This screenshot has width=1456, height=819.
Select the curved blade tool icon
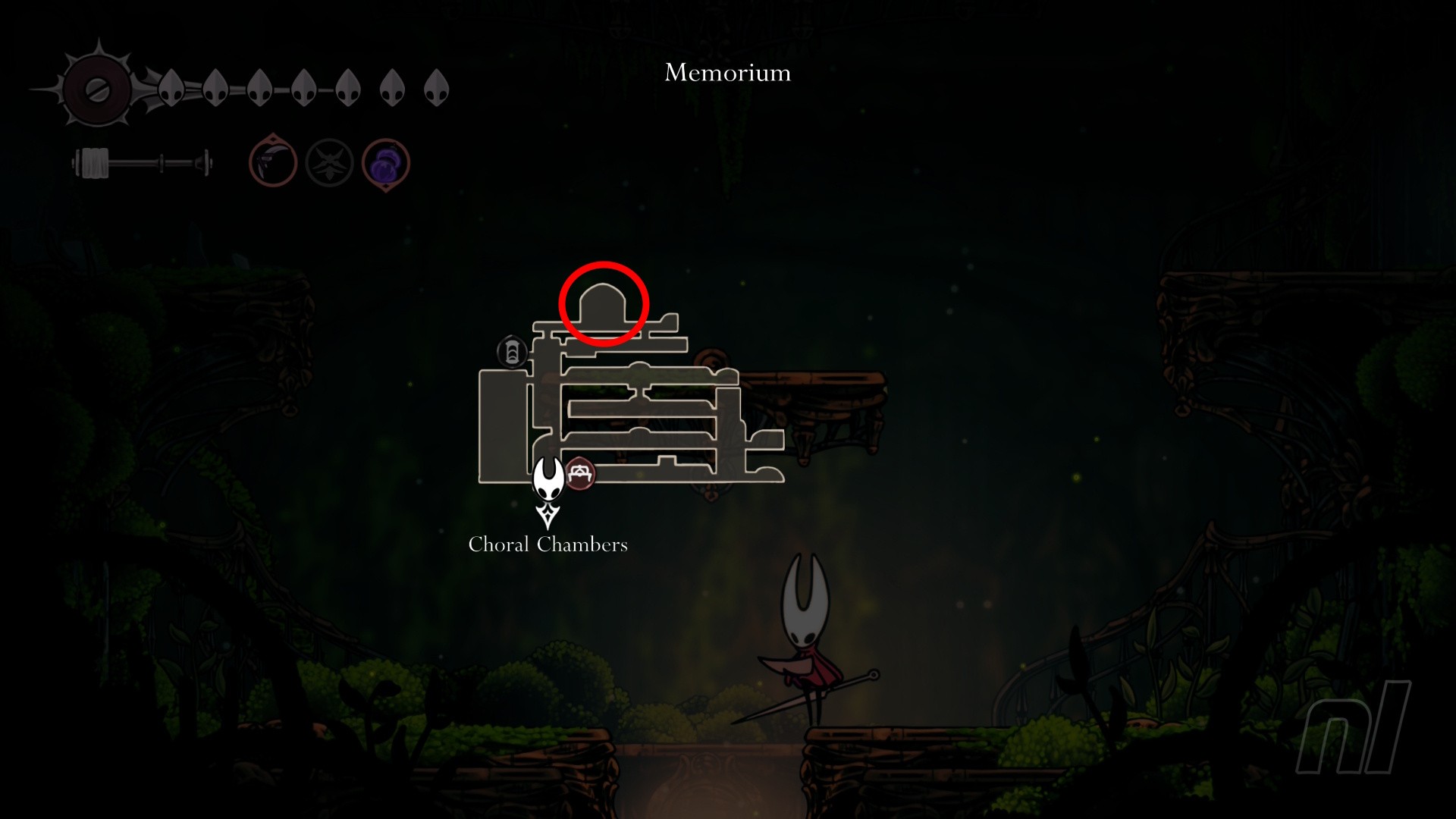coord(272,162)
